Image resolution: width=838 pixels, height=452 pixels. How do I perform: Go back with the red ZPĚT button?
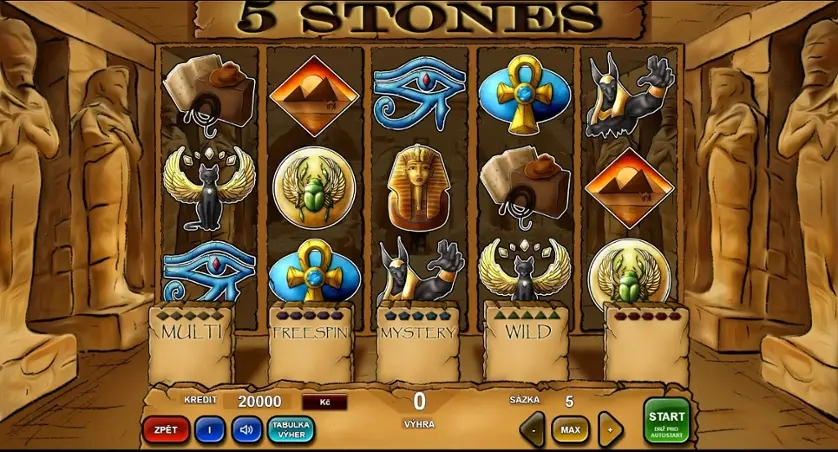[166, 430]
